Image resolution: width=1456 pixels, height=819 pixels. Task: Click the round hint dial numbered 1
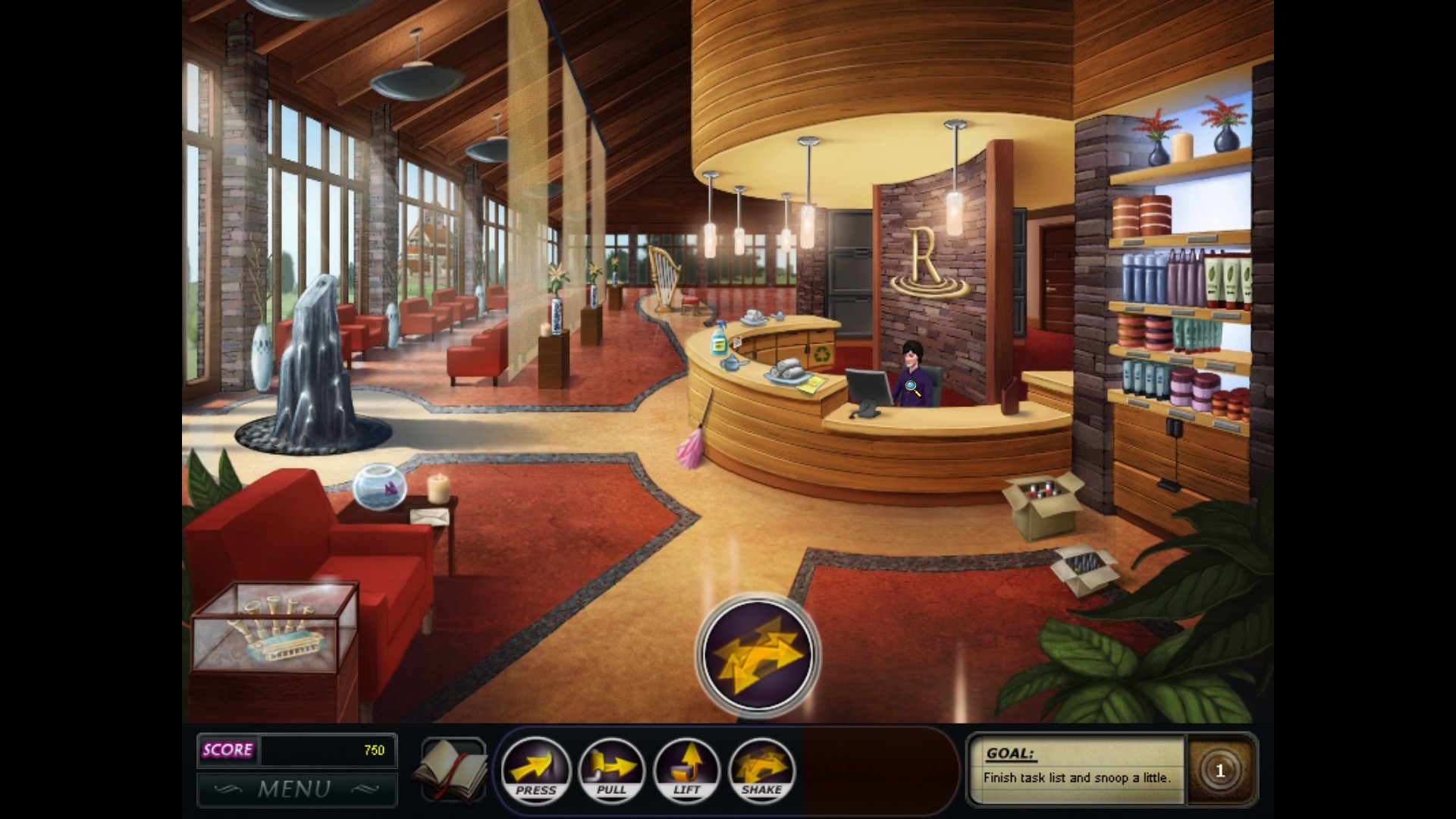[1219, 770]
